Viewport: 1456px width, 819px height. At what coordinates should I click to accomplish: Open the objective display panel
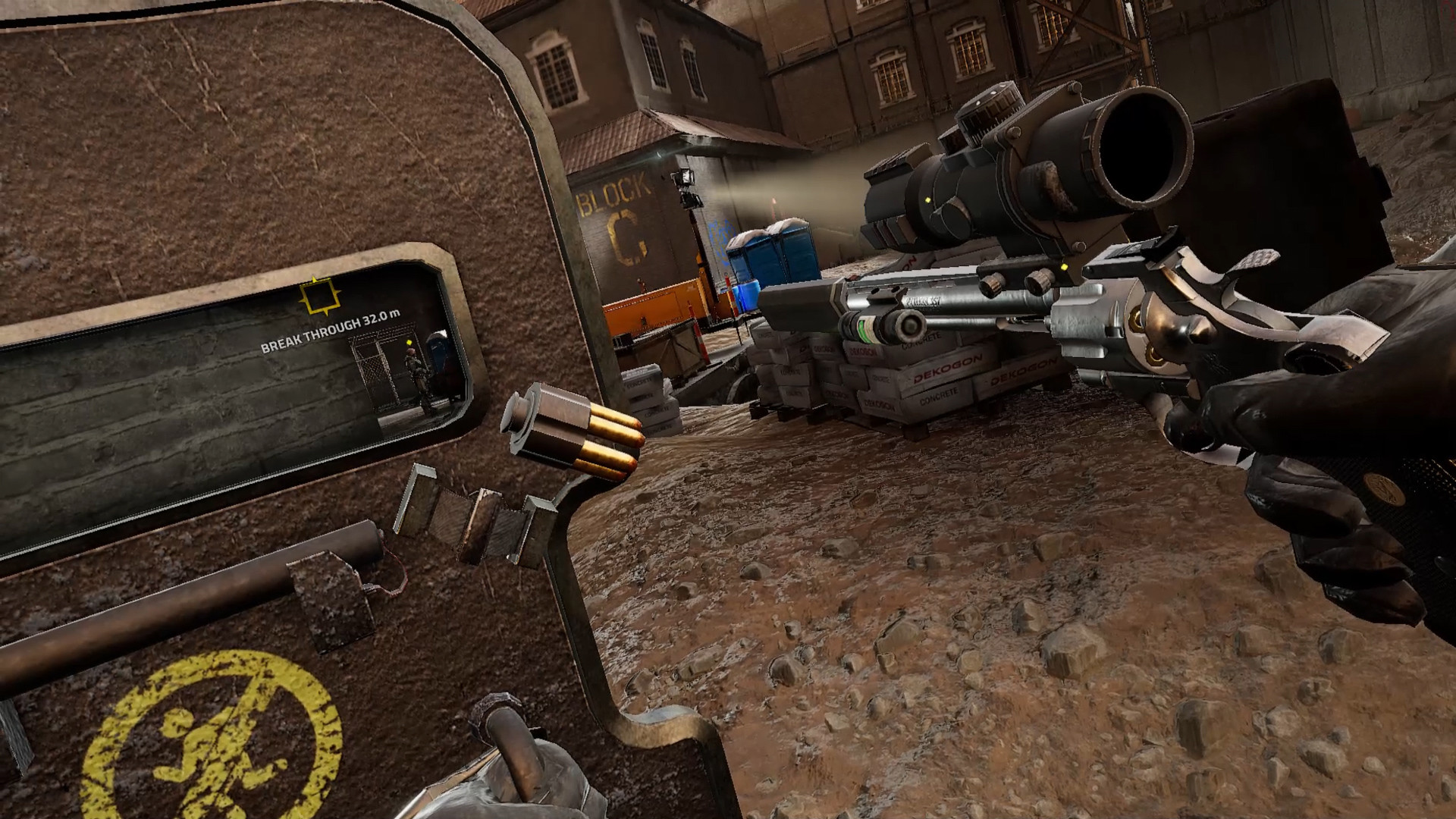click(x=227, y=372)
